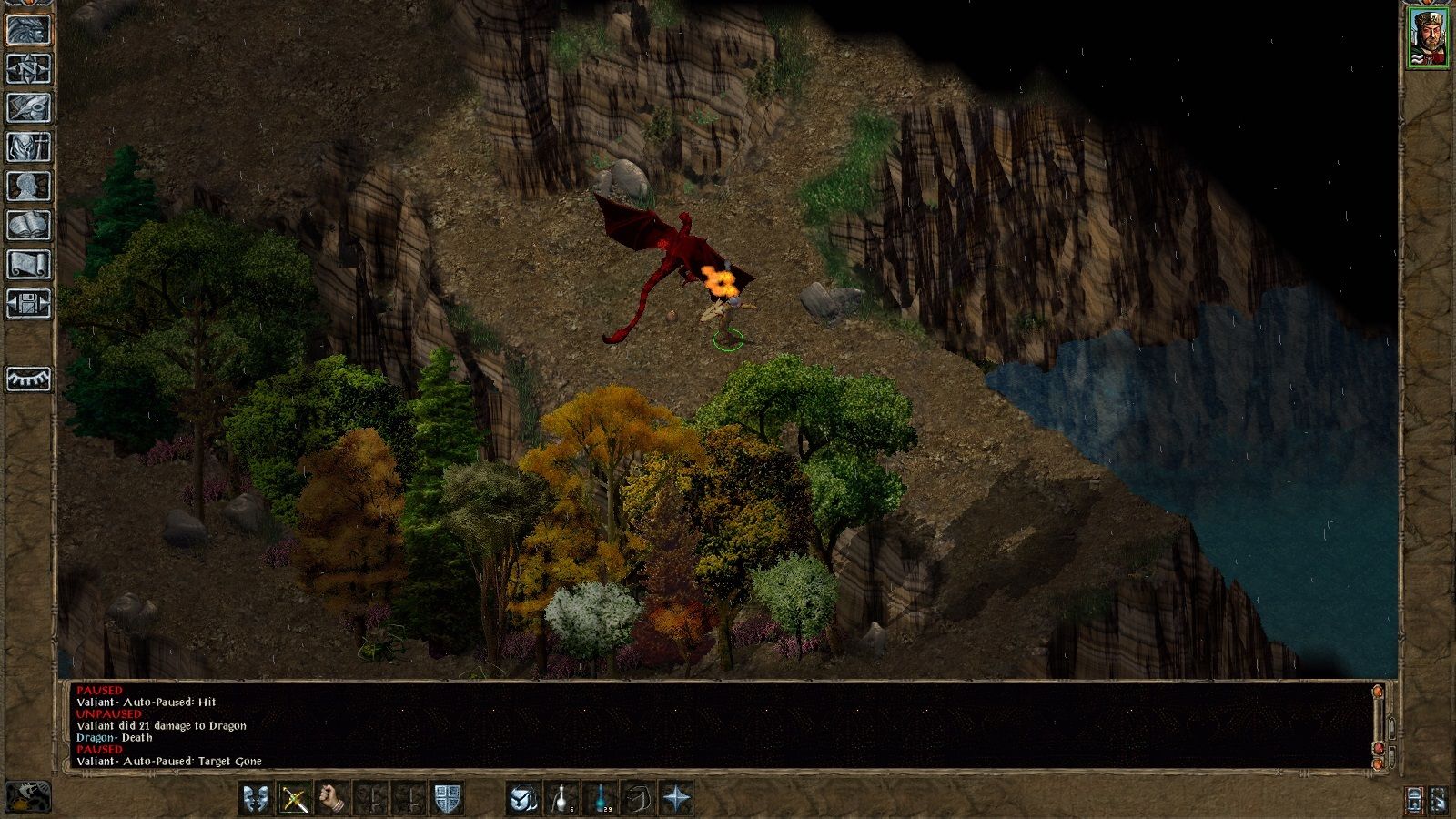The width and height of the screenshot is (1456, 819).
Task: Open special abilities with the star icon
Action: [676, 799]
